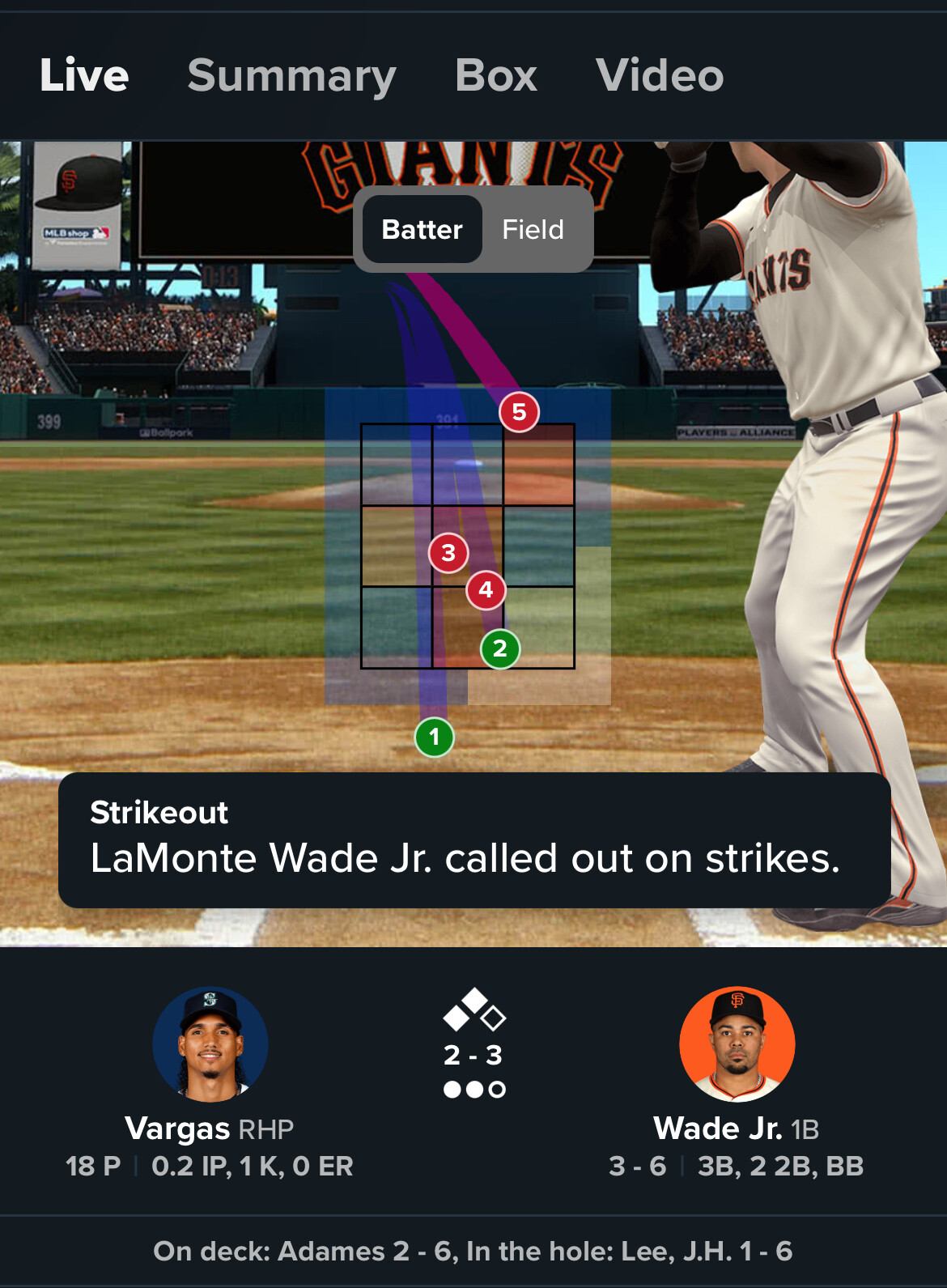The image size is (947, 1288).
Task: Show the Box score tab
Action: 495,75
